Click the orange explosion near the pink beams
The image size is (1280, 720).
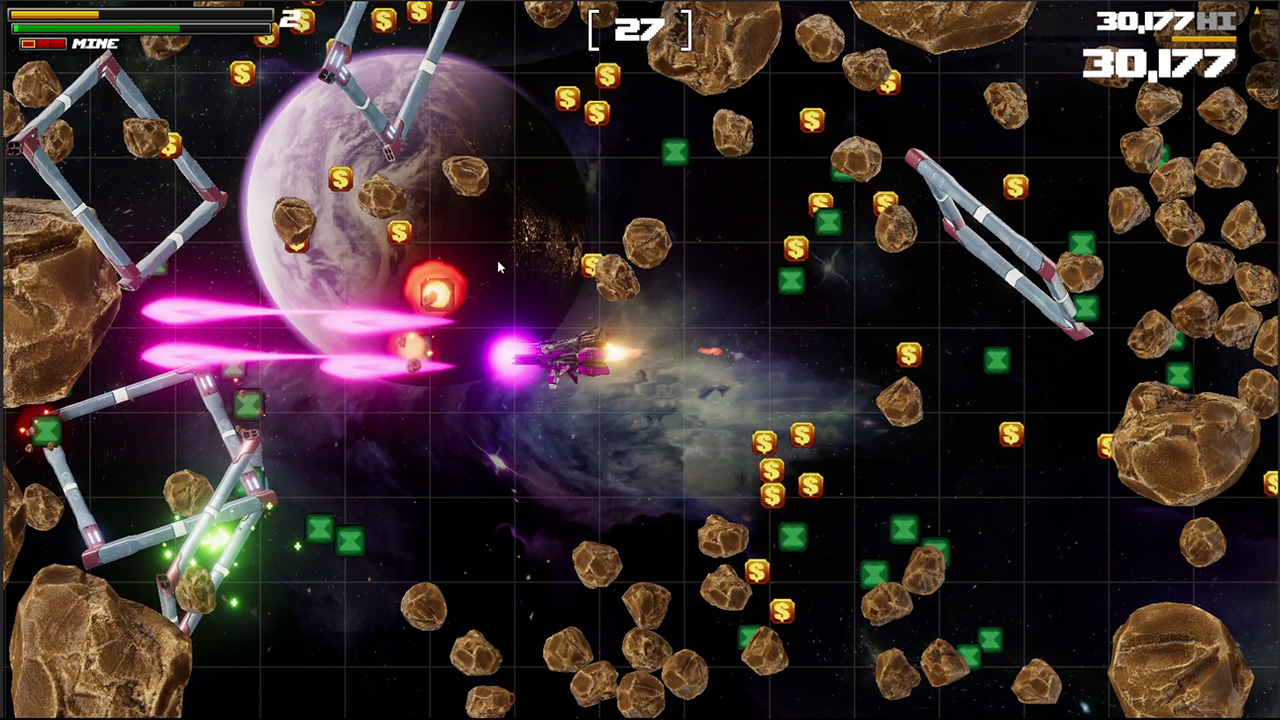tap(435, 292)
